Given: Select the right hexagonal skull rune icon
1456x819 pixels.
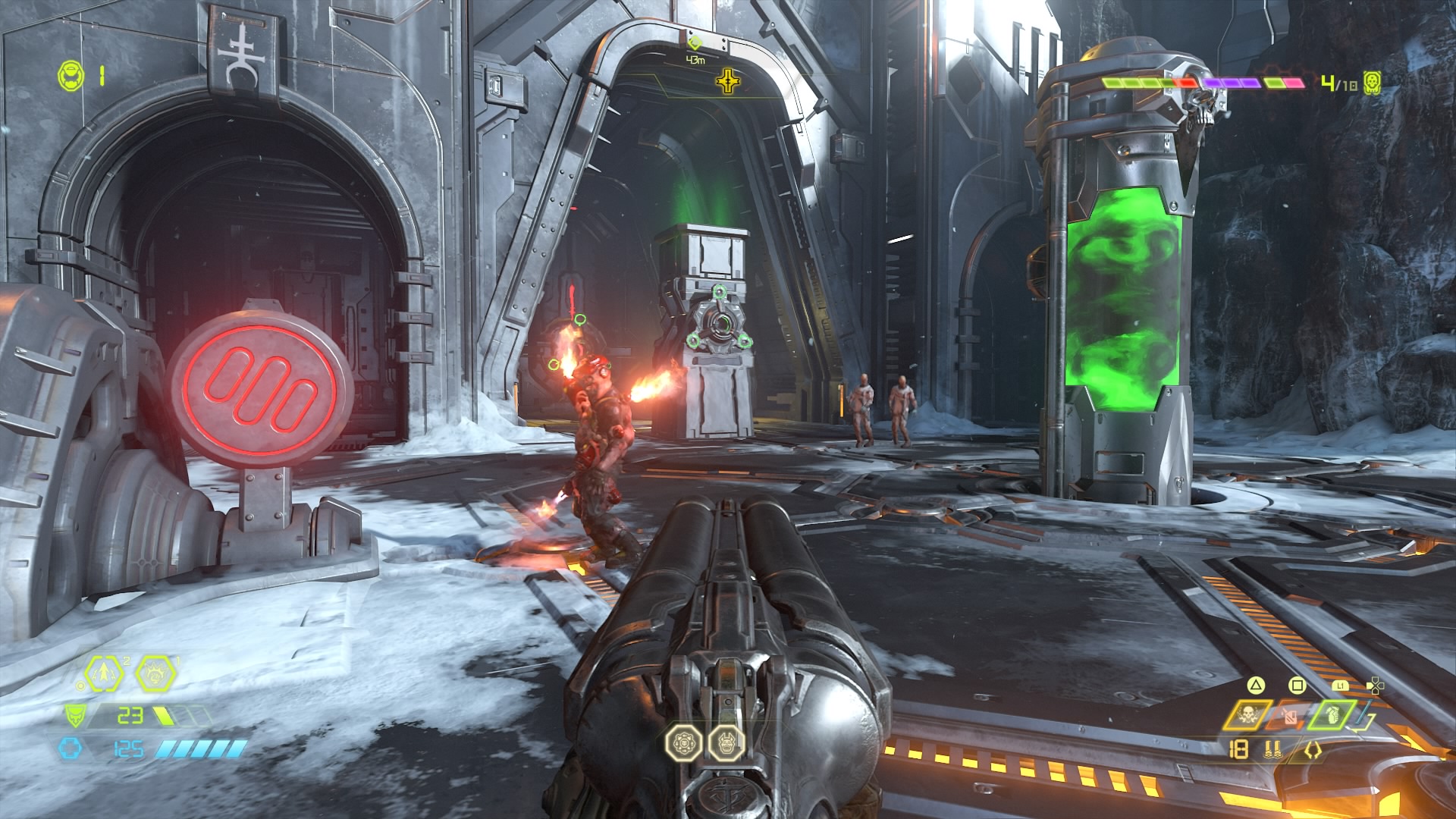Looking at the screenshot, I should (x=724, y=743).
